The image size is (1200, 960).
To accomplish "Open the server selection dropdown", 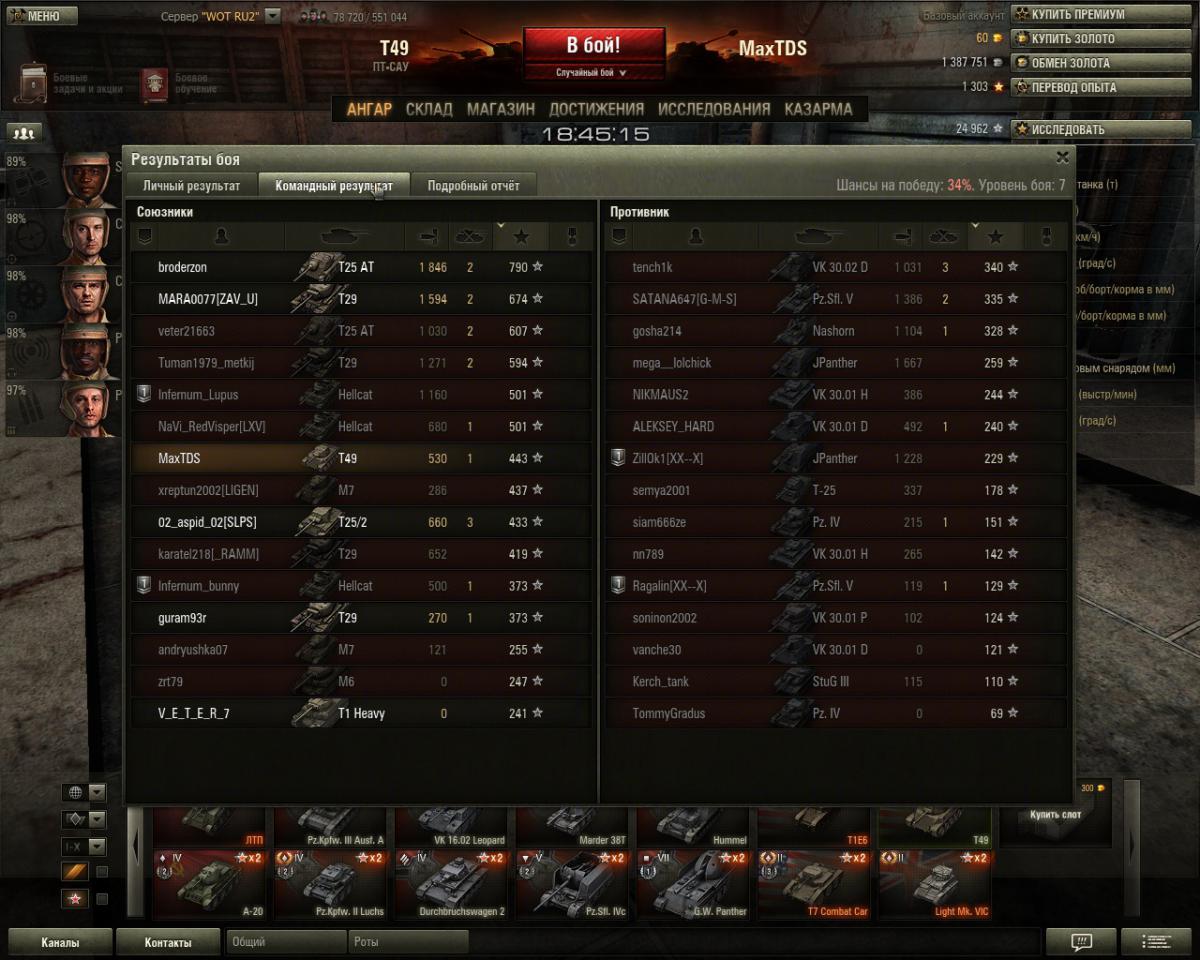I will tap(272, 17).
